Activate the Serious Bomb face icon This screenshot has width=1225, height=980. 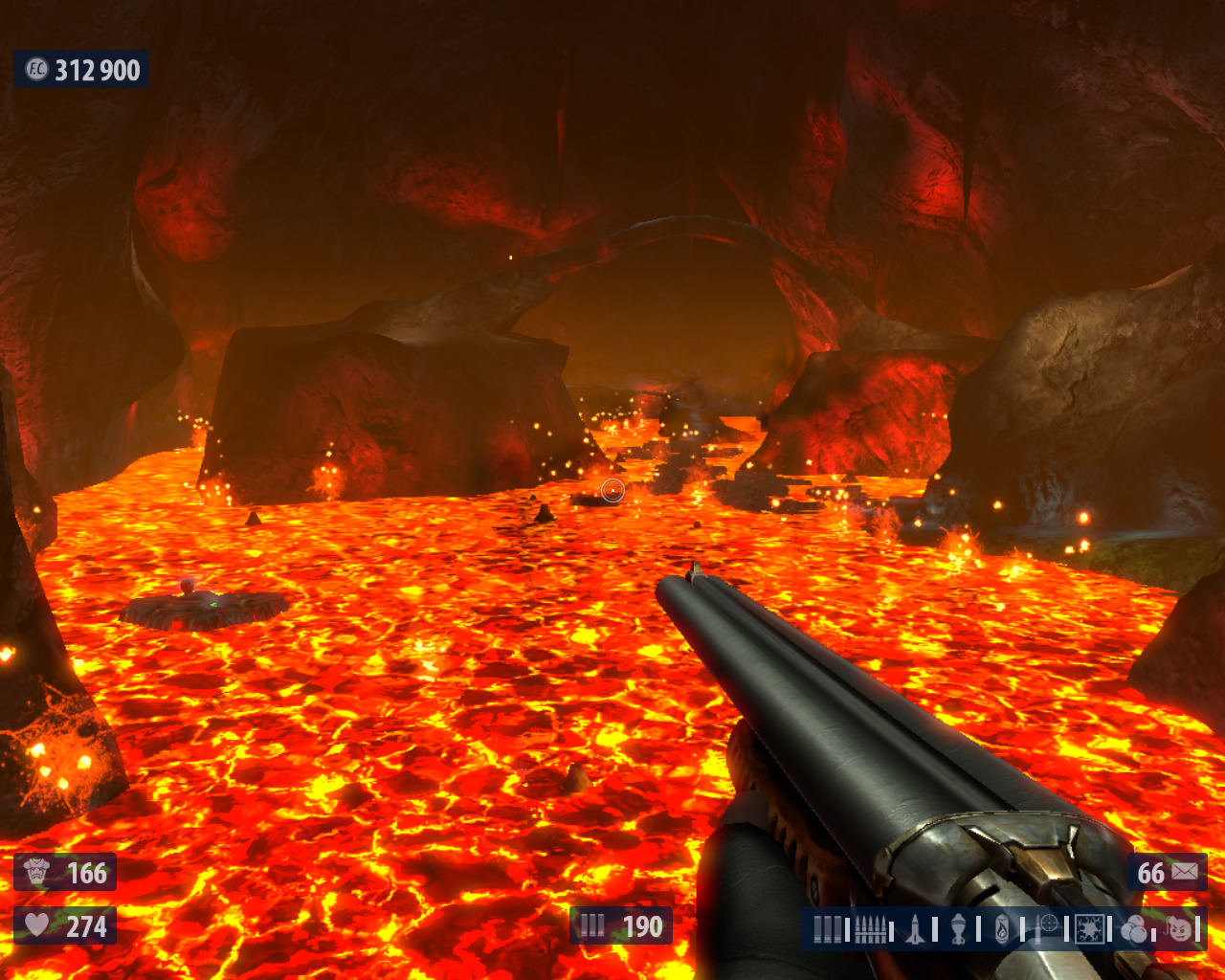click(x=1179, y=928)
